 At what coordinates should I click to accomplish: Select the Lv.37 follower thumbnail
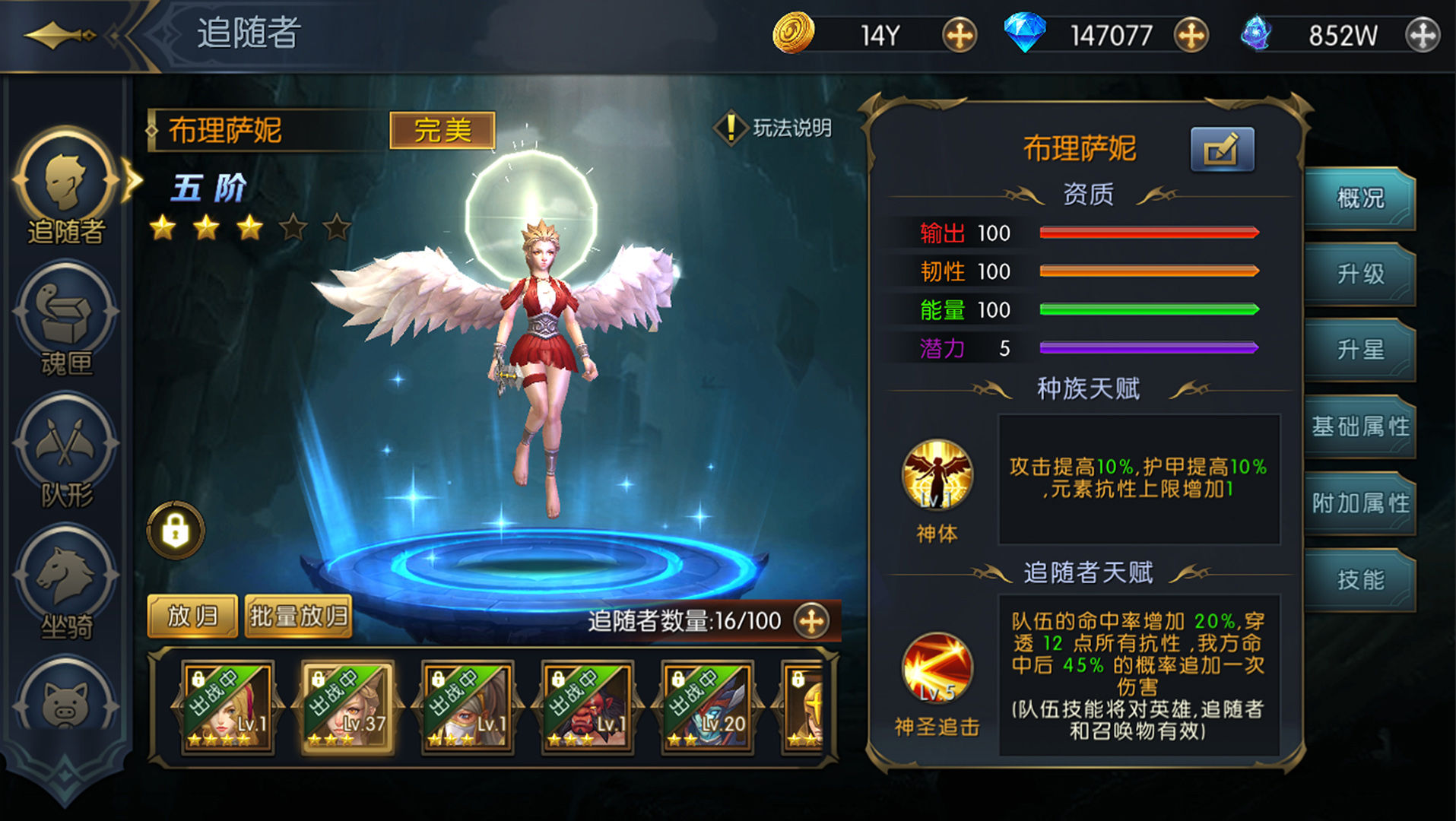(x=350, y=708)
